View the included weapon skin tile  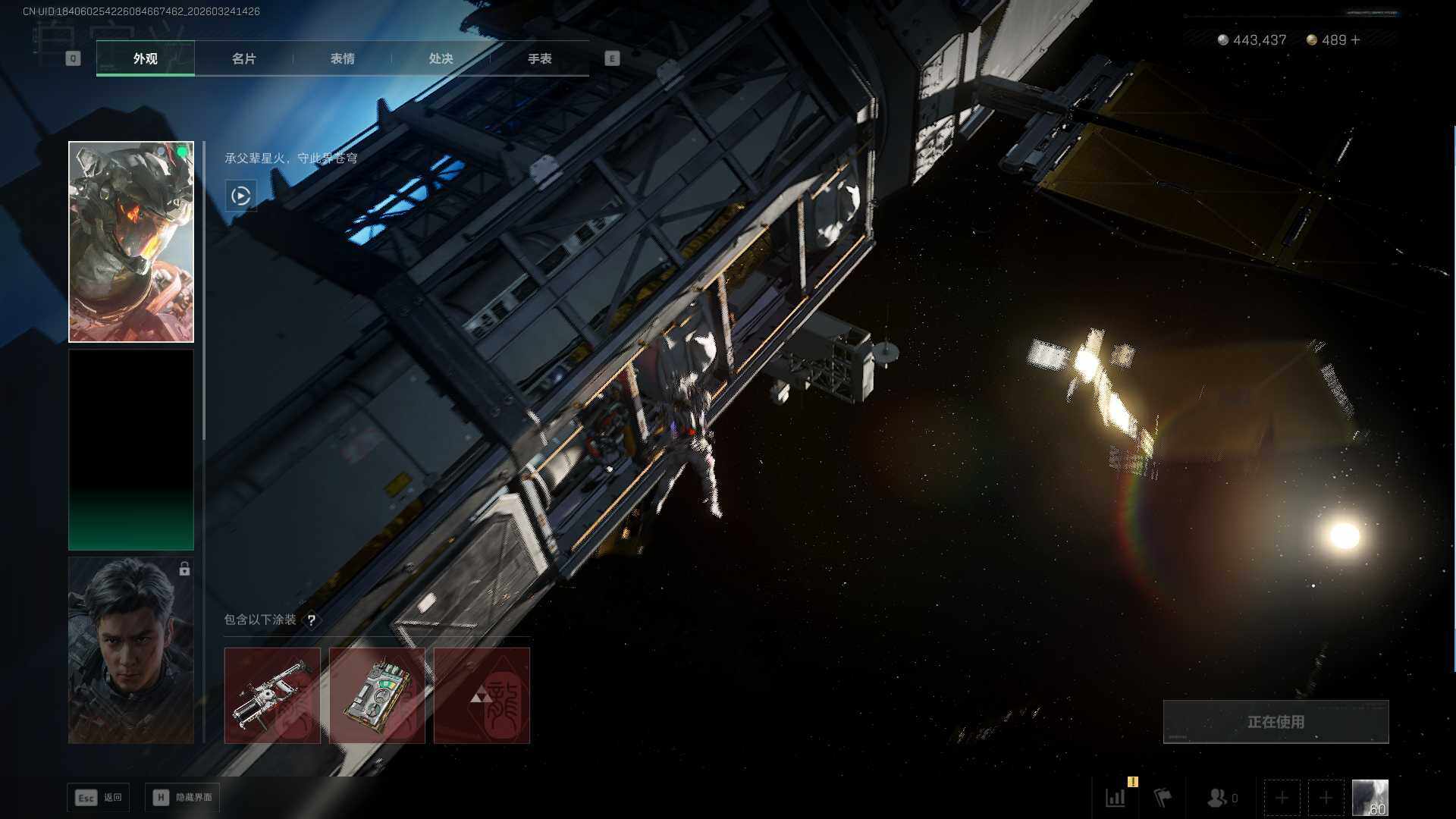point(272,695)
